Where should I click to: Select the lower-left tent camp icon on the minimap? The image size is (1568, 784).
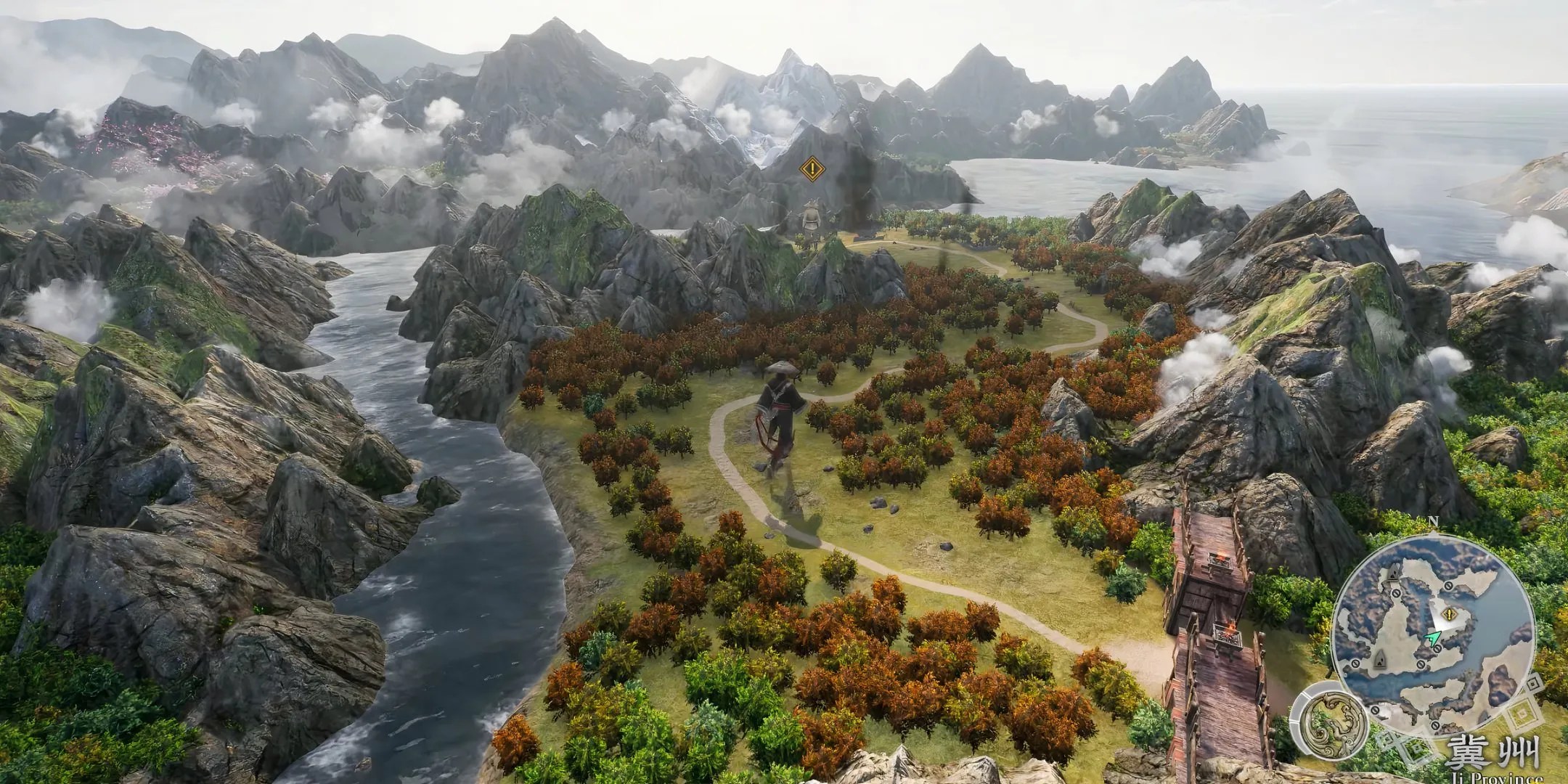(x=1381, y=659)
